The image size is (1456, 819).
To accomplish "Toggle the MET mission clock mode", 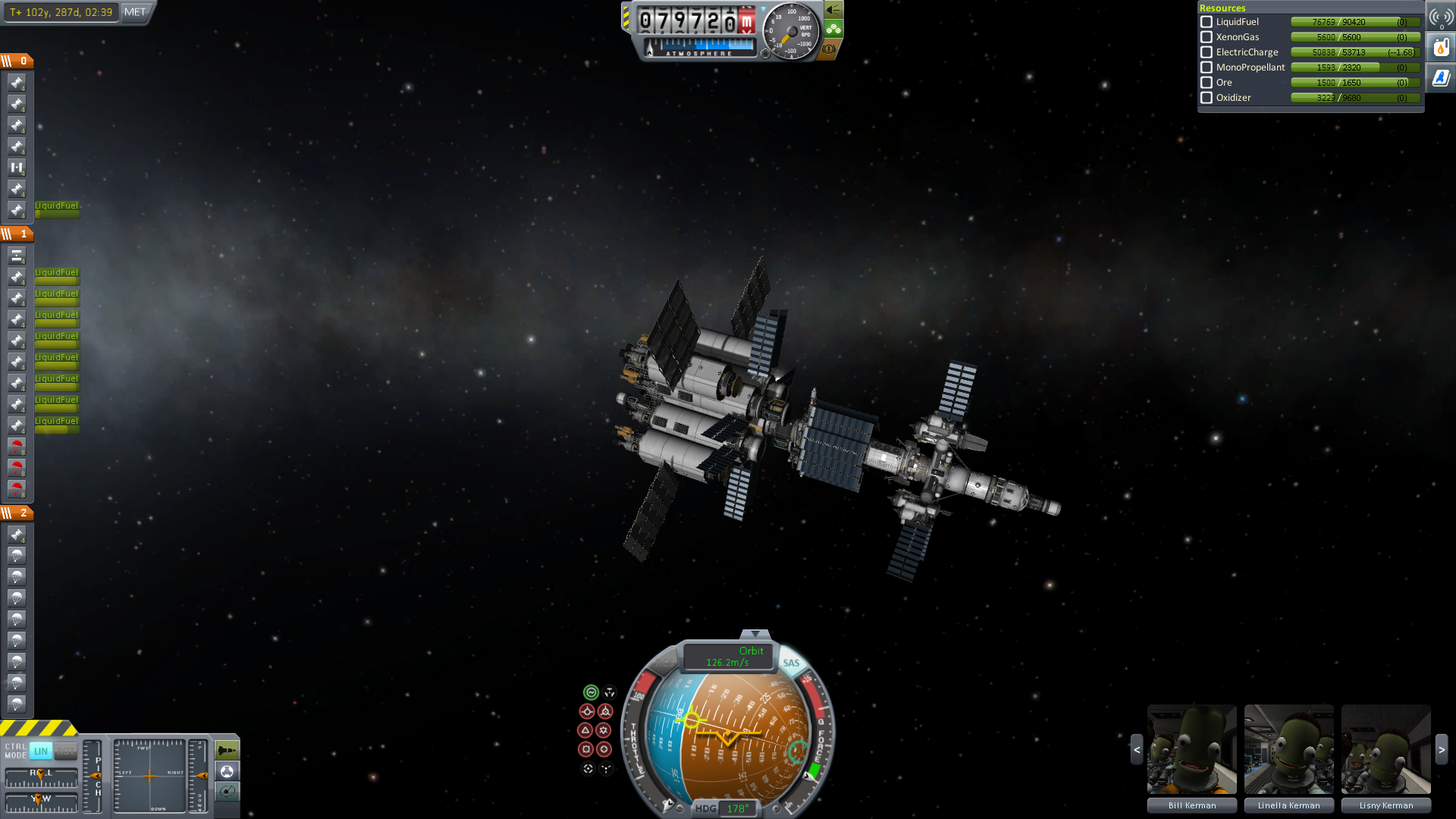I will pyautogui.click(x=135, y=12).
